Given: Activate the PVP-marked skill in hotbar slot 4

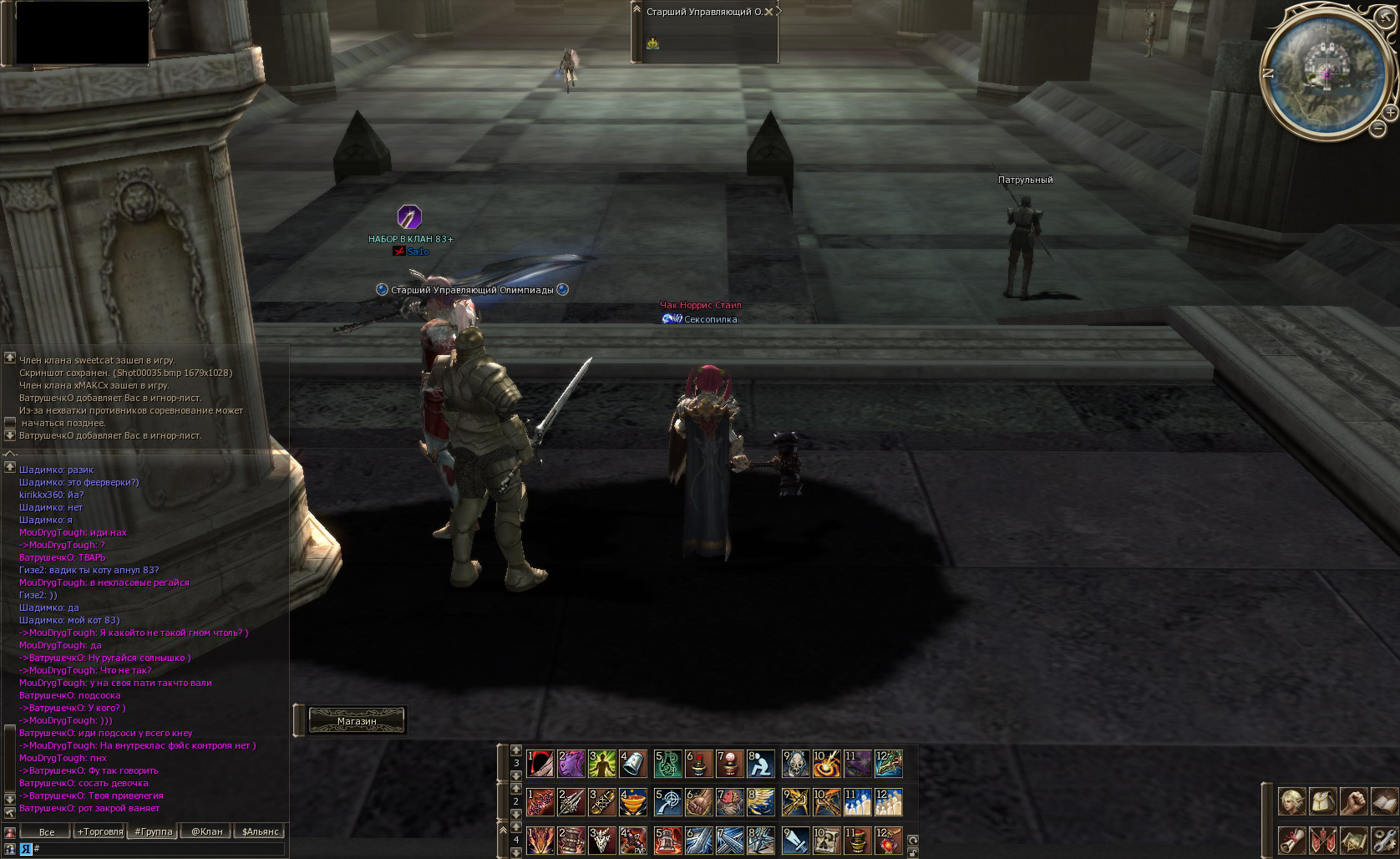Looking at the screenshot, I should [x=633, y=840].
